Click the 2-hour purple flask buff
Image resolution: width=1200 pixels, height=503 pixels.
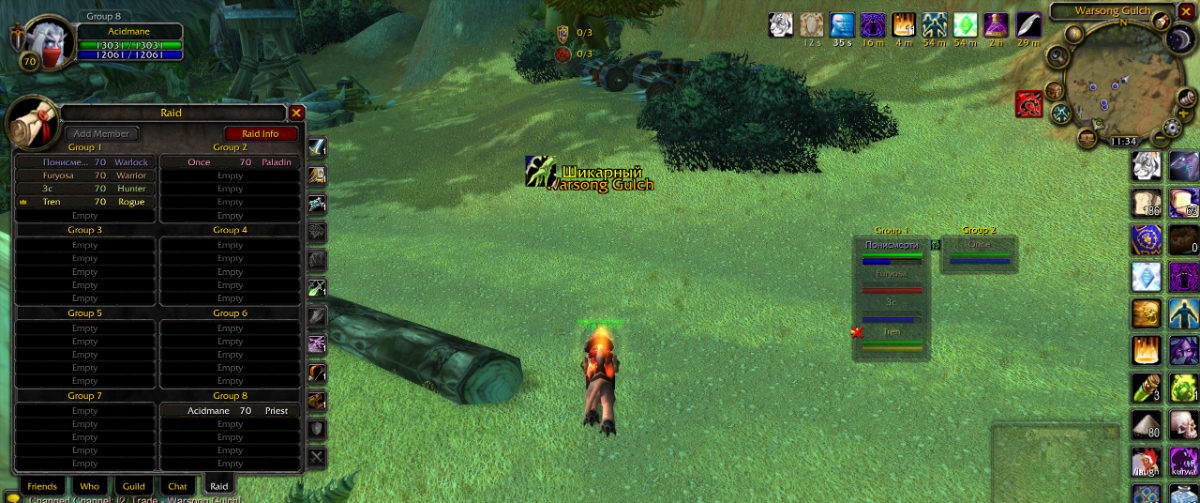997,24
